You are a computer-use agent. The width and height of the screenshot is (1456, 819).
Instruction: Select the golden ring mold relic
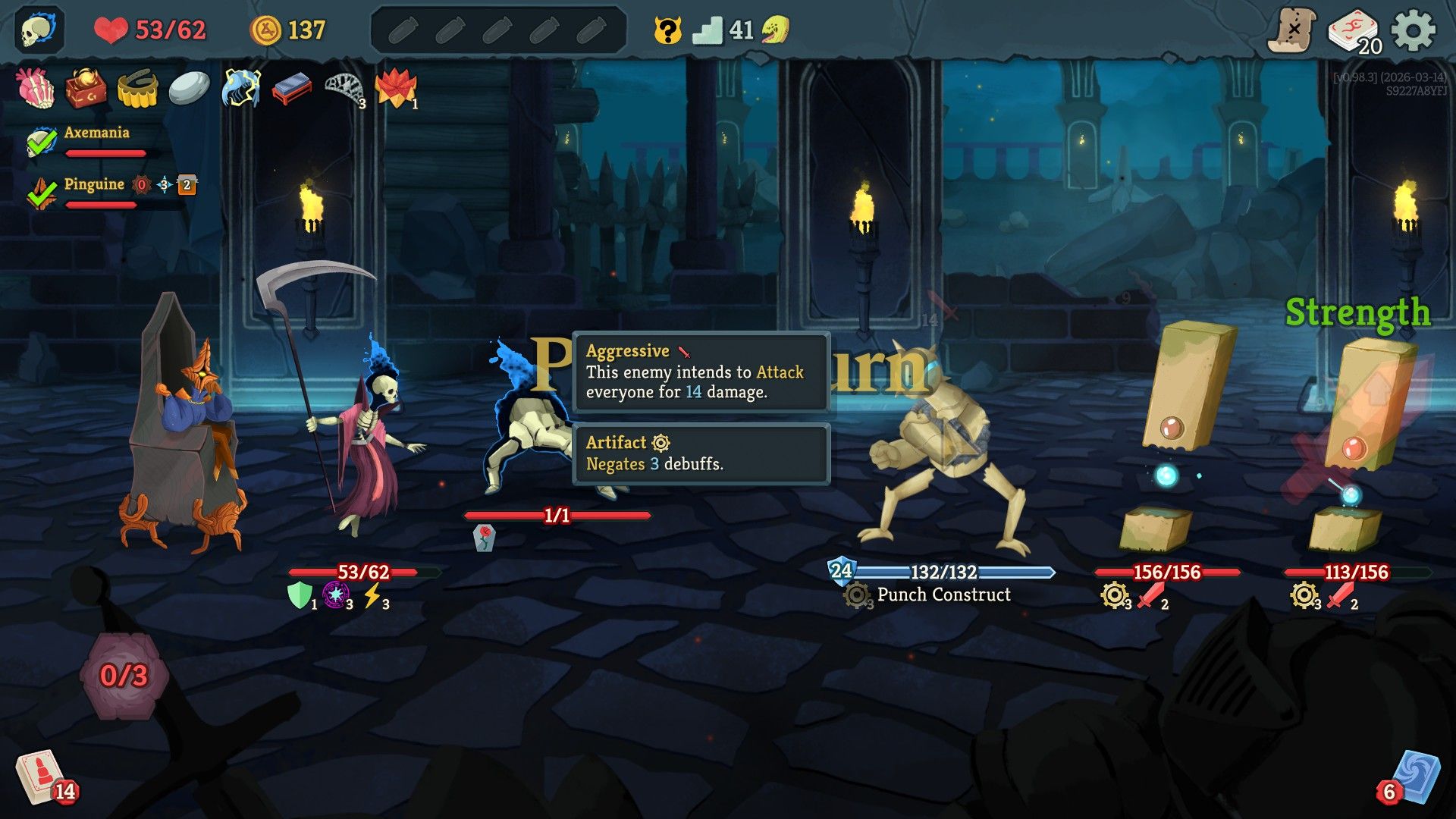point(137,89)
